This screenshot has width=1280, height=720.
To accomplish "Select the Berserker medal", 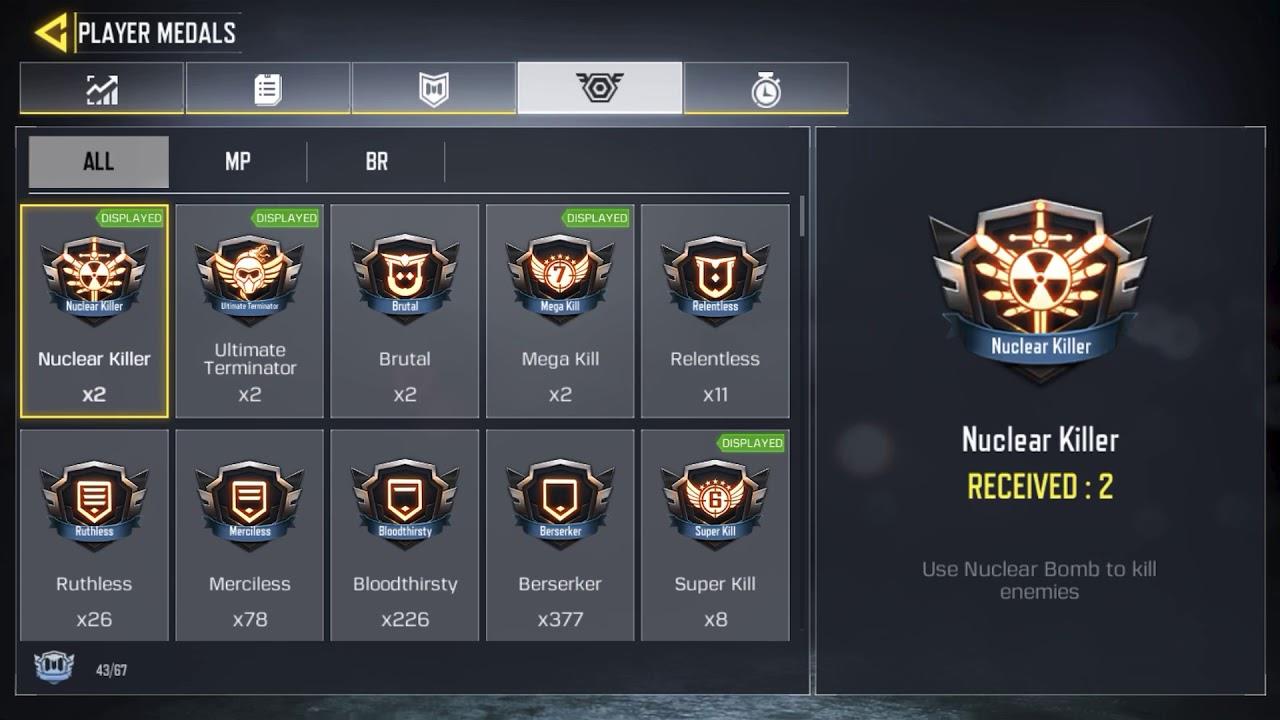I will (560, 535).
